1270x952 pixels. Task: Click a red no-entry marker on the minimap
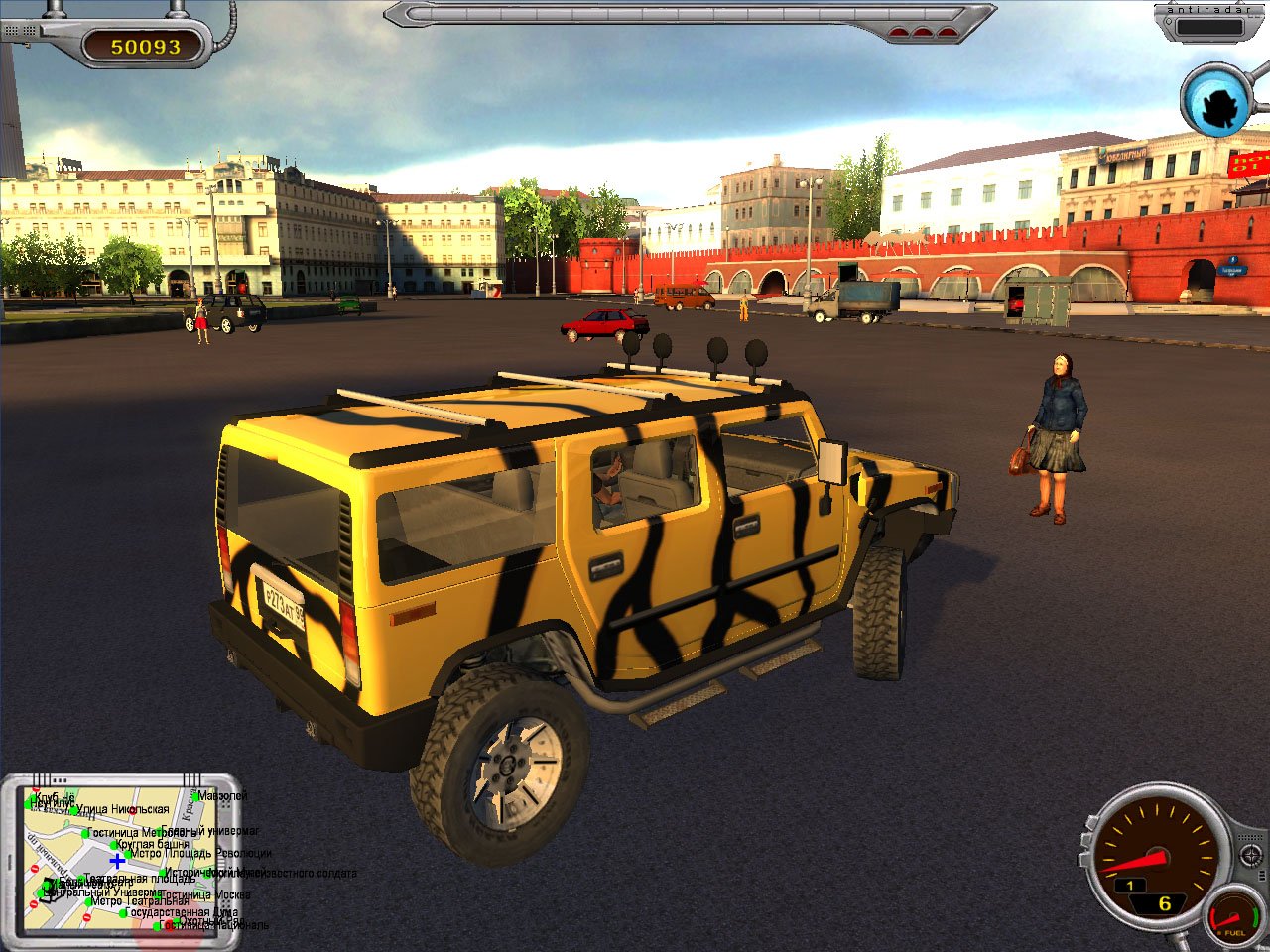click(x=34, y=870)
